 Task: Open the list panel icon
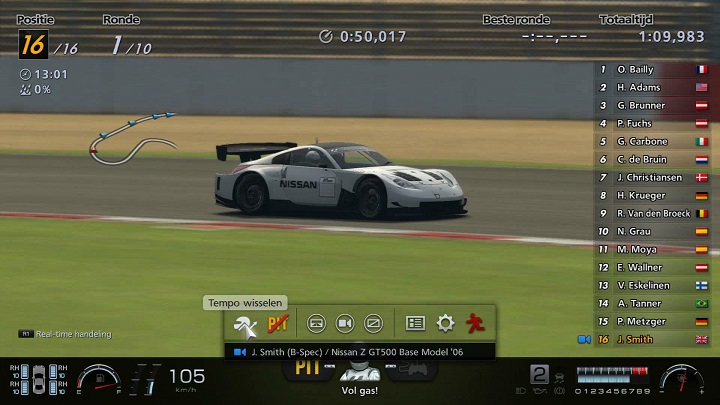(x=416, y=324)
